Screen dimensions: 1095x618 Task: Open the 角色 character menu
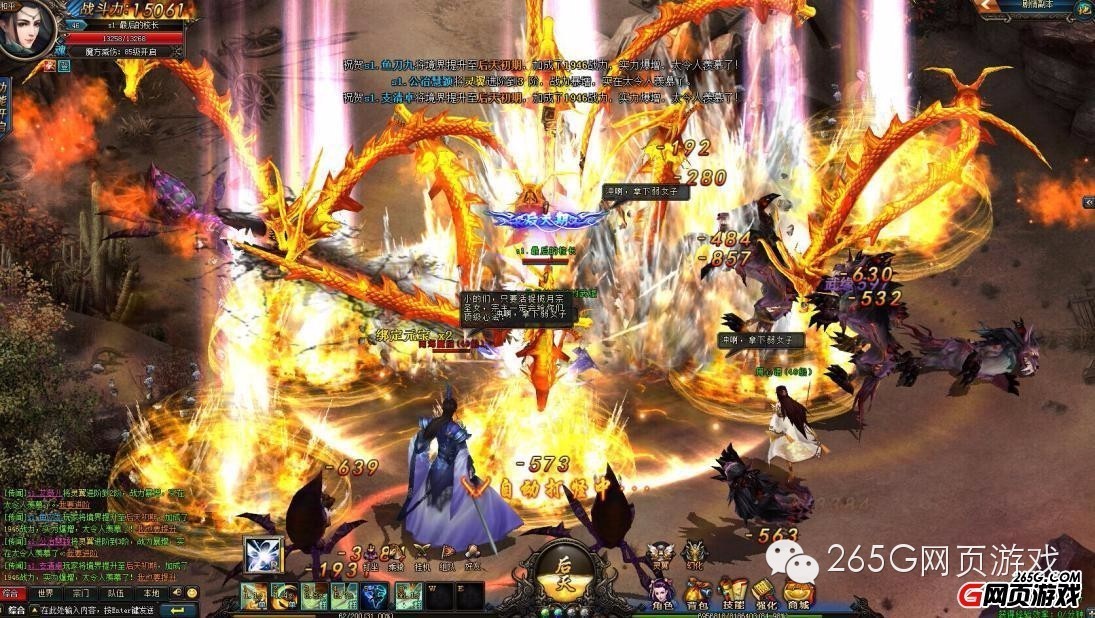(662, 593)
